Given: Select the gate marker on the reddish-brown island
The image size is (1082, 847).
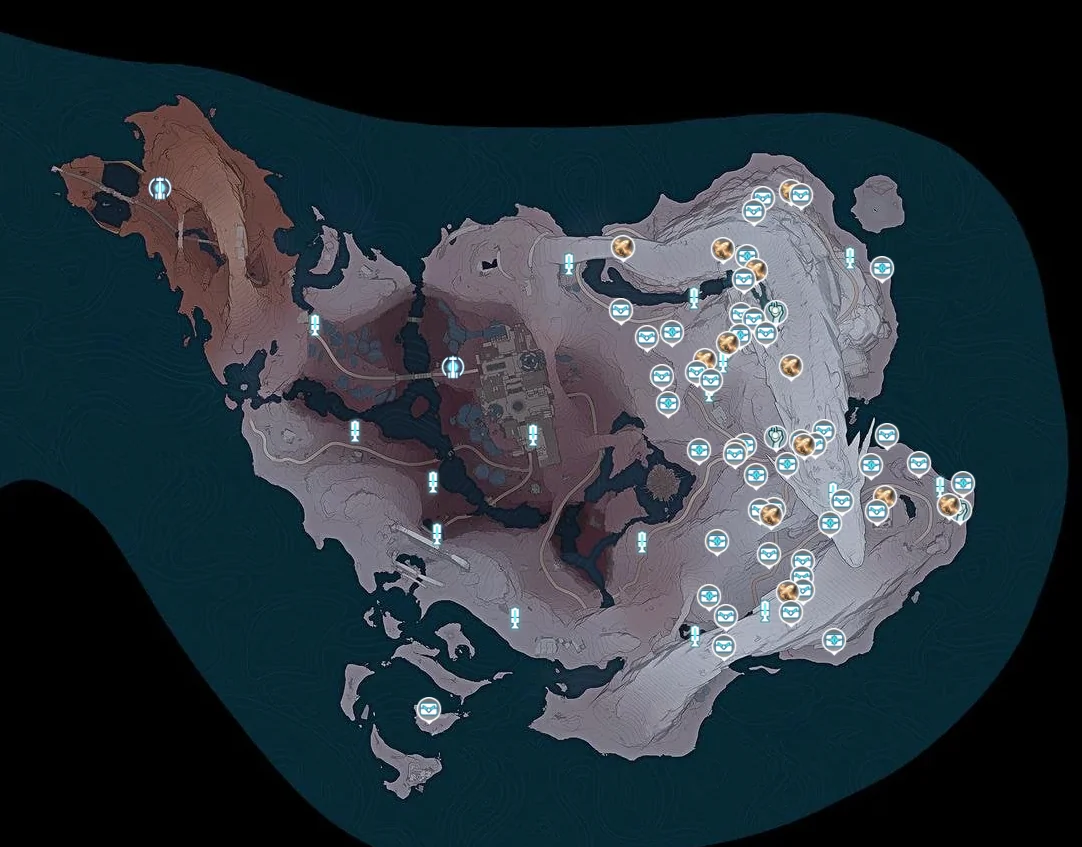Looking at the screenshot, I should [160, 187].
